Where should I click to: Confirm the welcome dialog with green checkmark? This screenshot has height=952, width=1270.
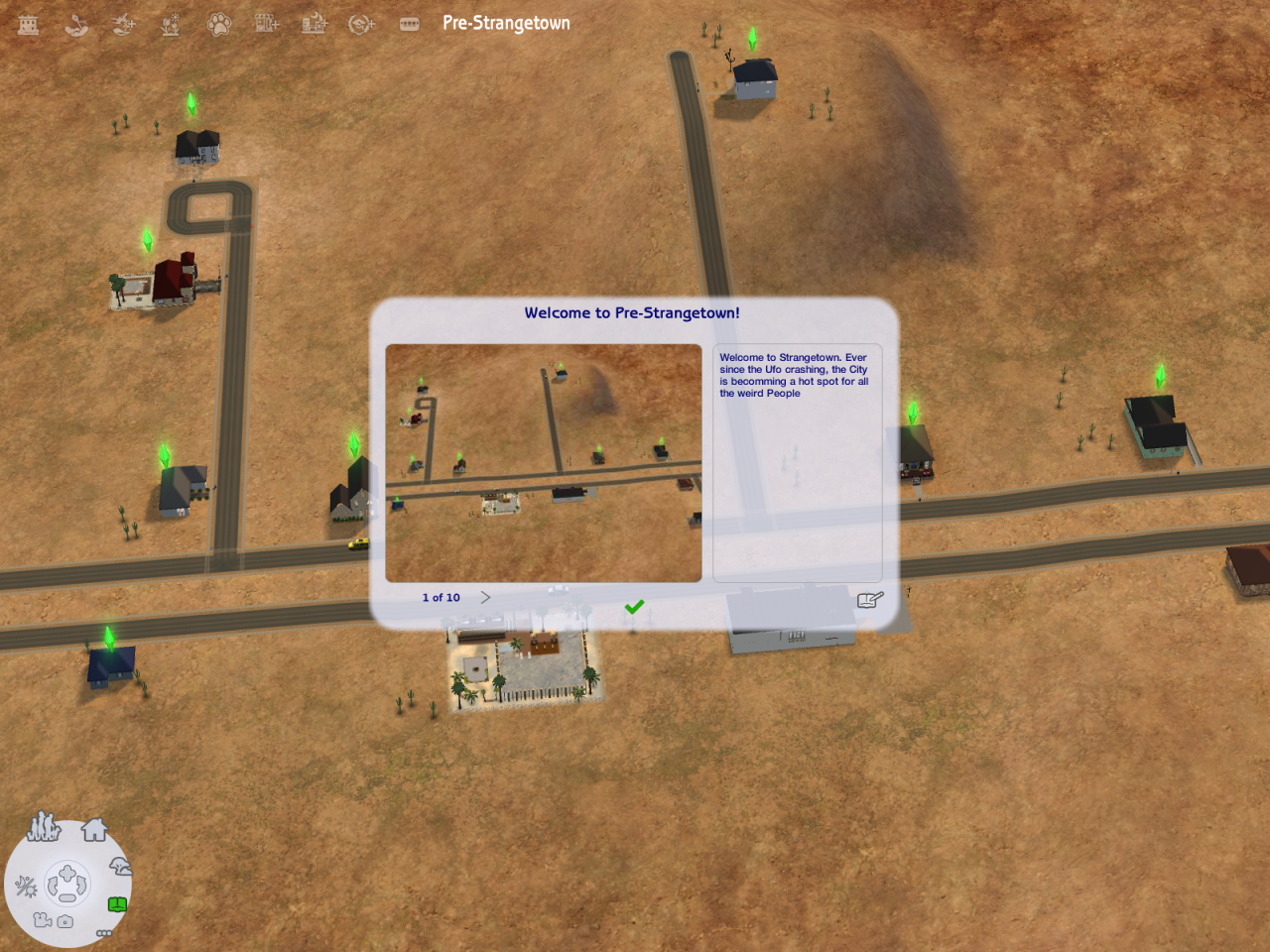635,606
